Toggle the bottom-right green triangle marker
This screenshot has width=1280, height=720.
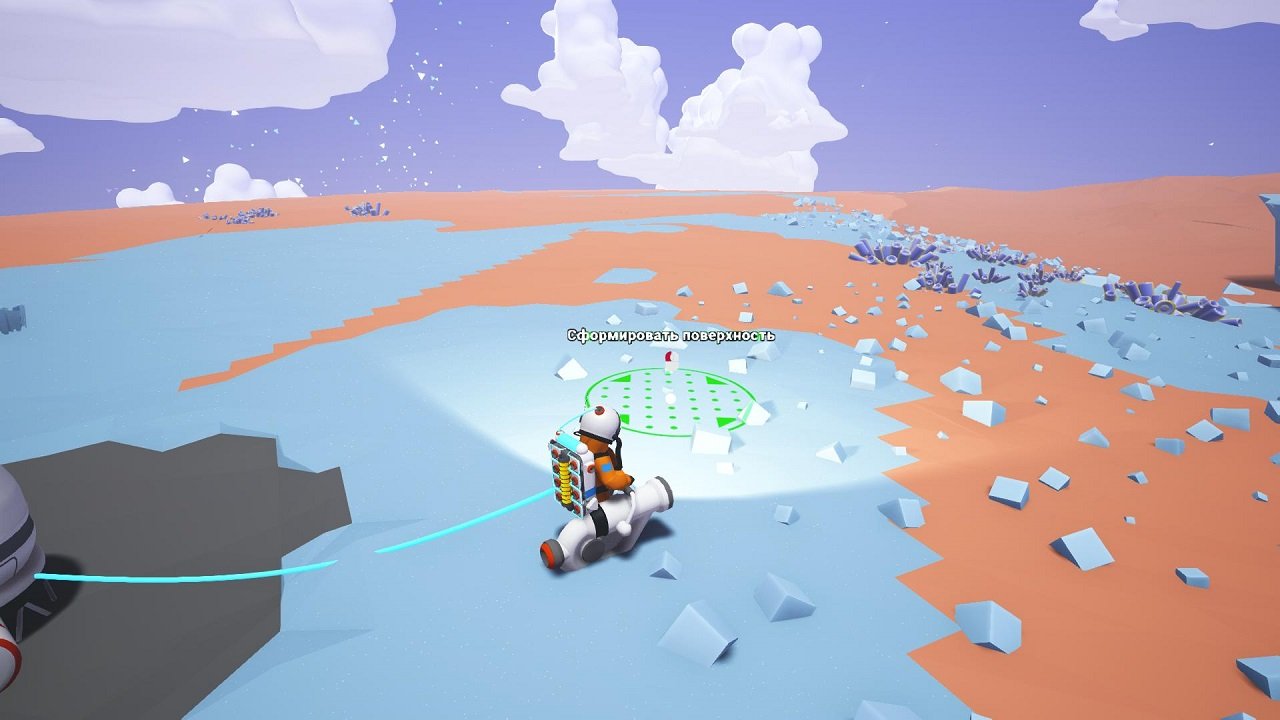click(x=727, y=422)
